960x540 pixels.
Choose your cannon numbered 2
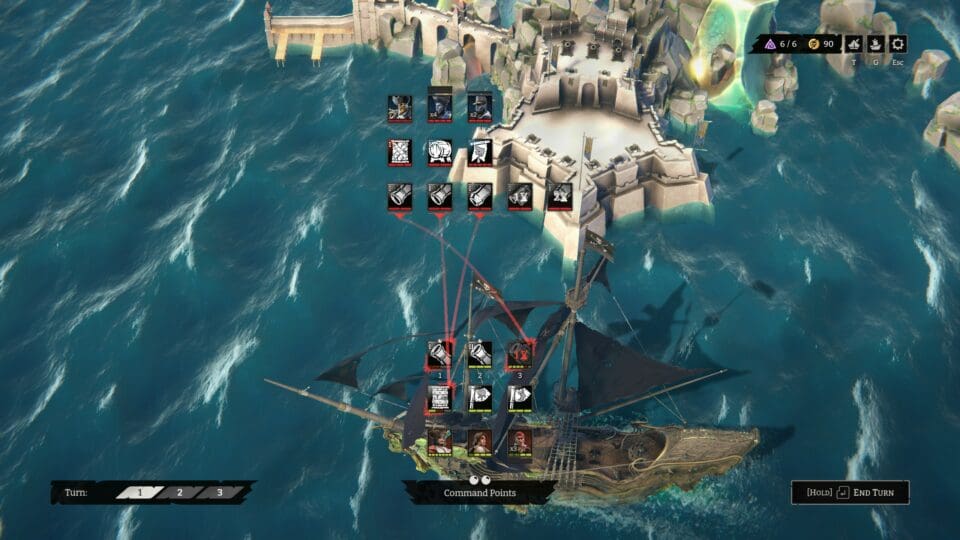(x=479, y=354)
